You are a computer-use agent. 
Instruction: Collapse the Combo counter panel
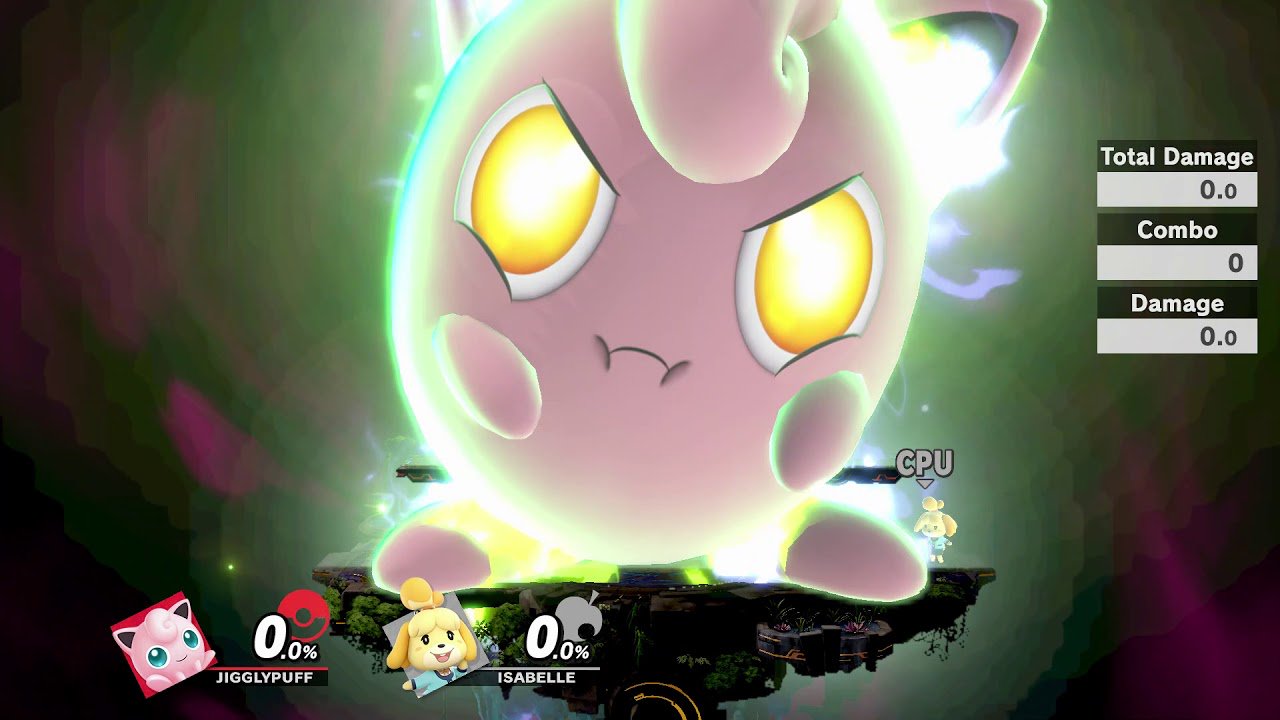[1176, 230]
